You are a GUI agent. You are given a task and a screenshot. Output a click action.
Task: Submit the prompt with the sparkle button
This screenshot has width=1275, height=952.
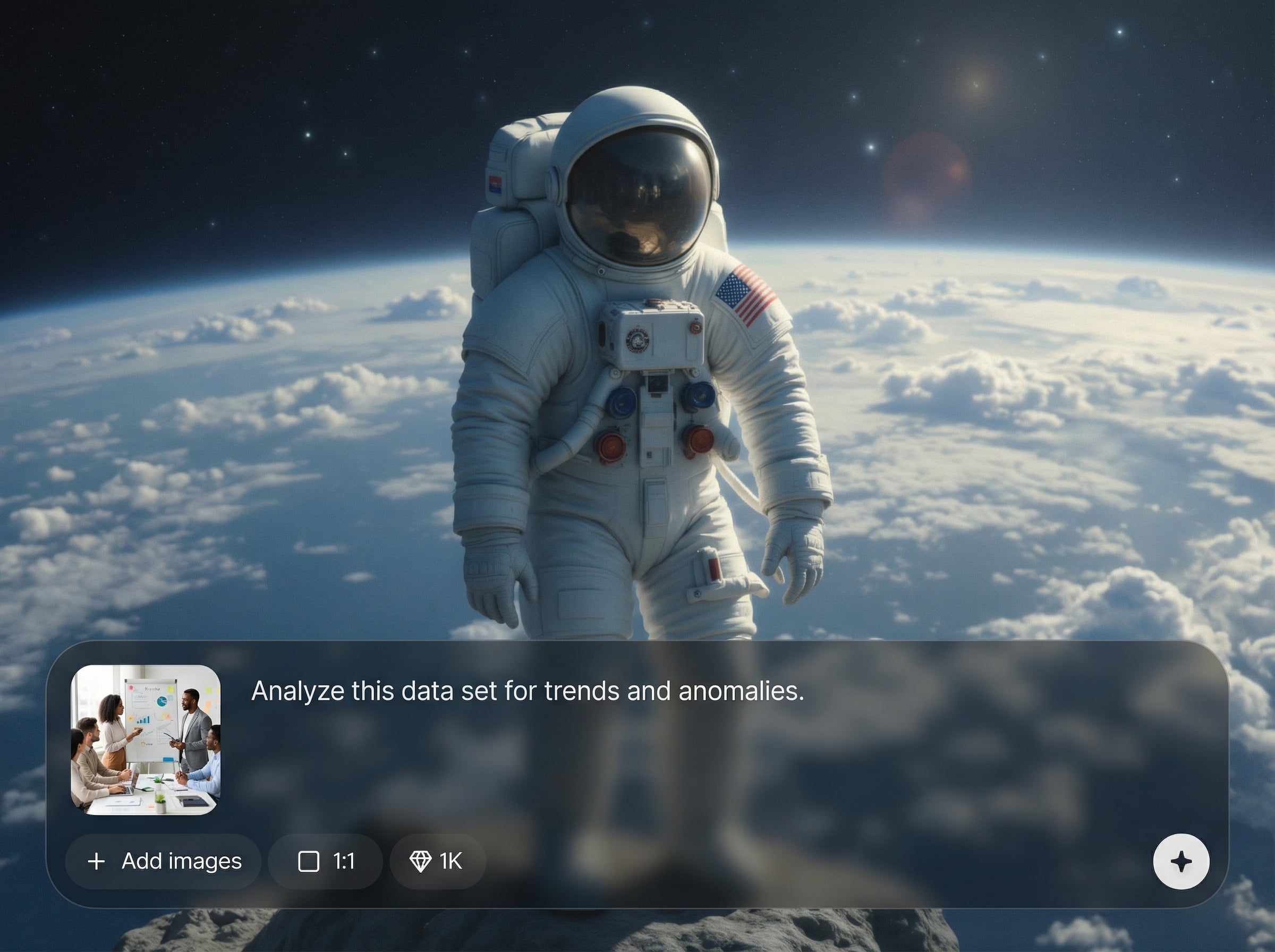[x=1181, y=862]
